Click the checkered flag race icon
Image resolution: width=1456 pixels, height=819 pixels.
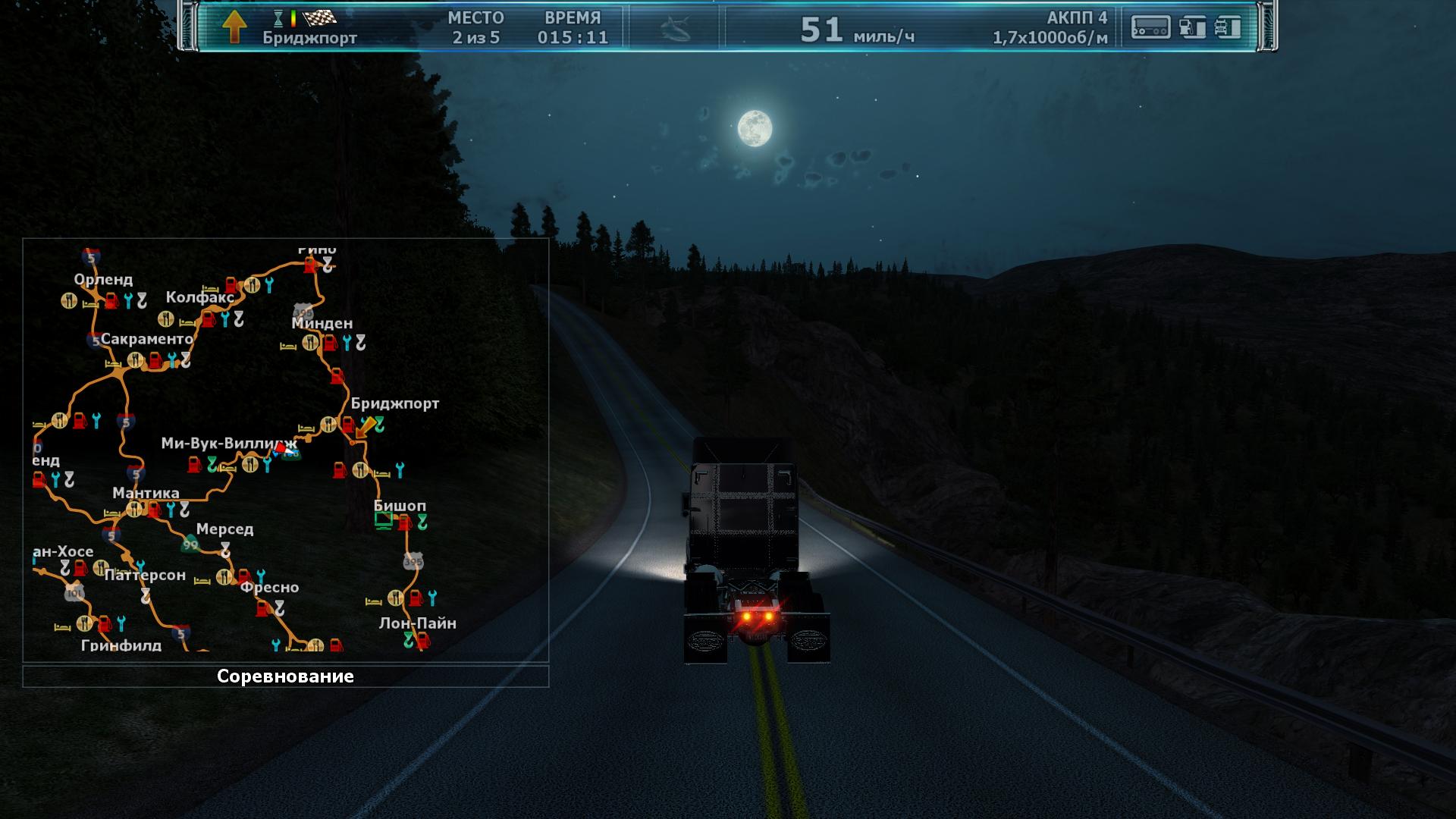pyautogui.click(x=319, y=17)
